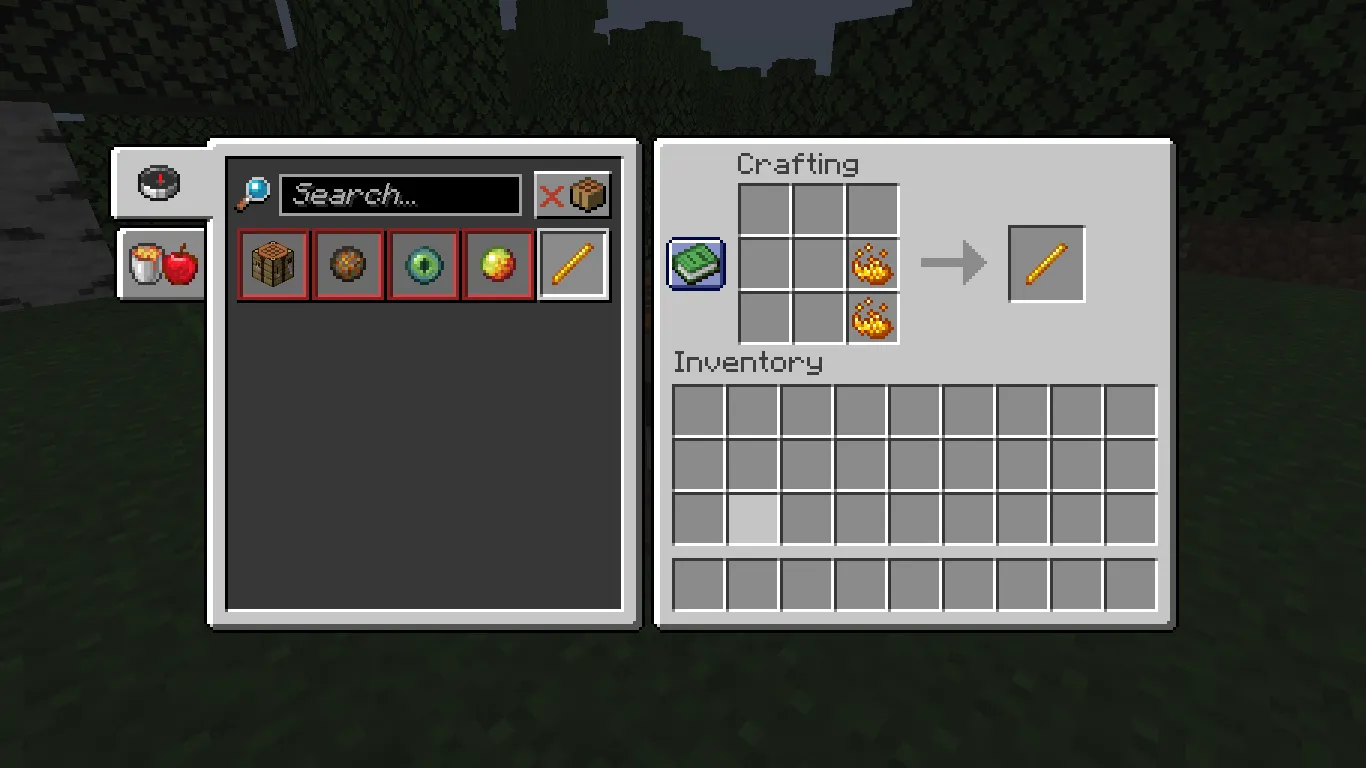Pick up a blaze powder from the crafting grid
The image size is (1366, 768).
874,264
